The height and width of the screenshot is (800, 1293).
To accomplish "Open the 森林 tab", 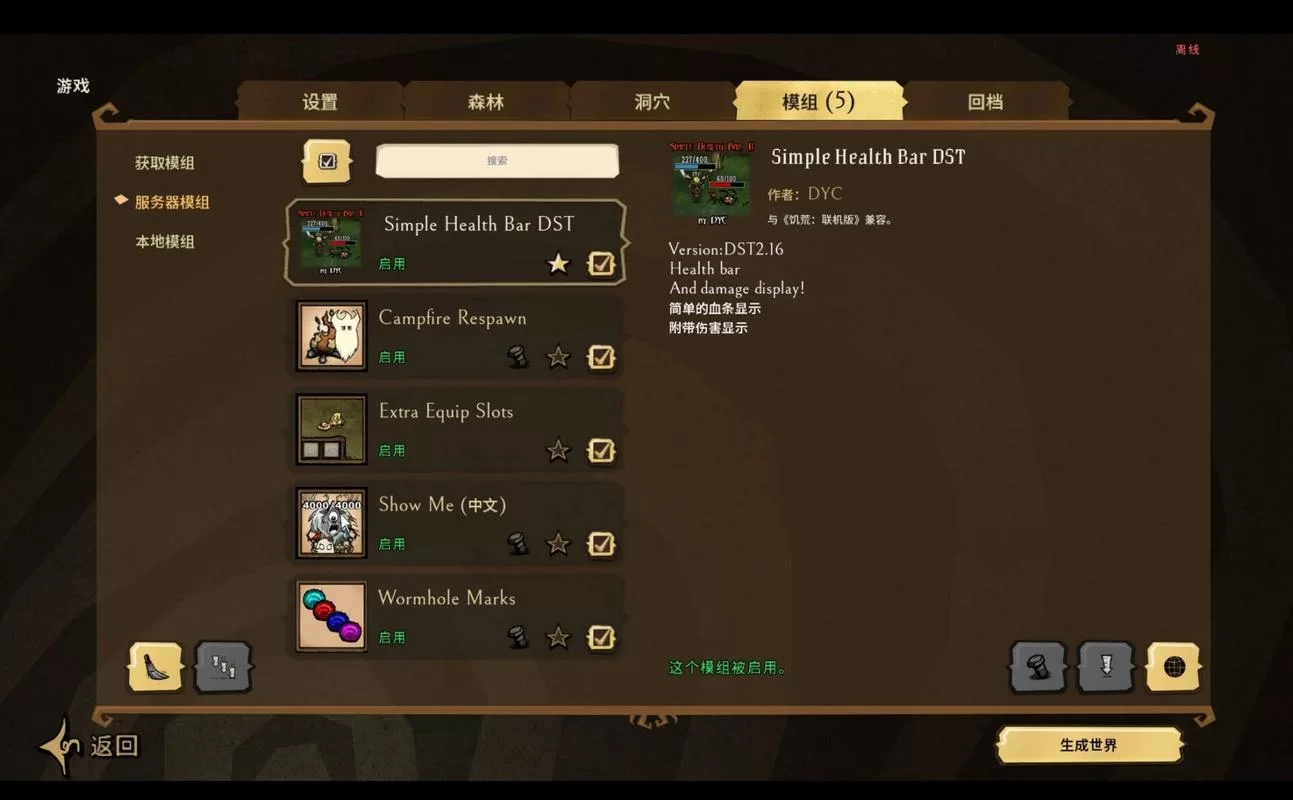I will pos(486,102).
